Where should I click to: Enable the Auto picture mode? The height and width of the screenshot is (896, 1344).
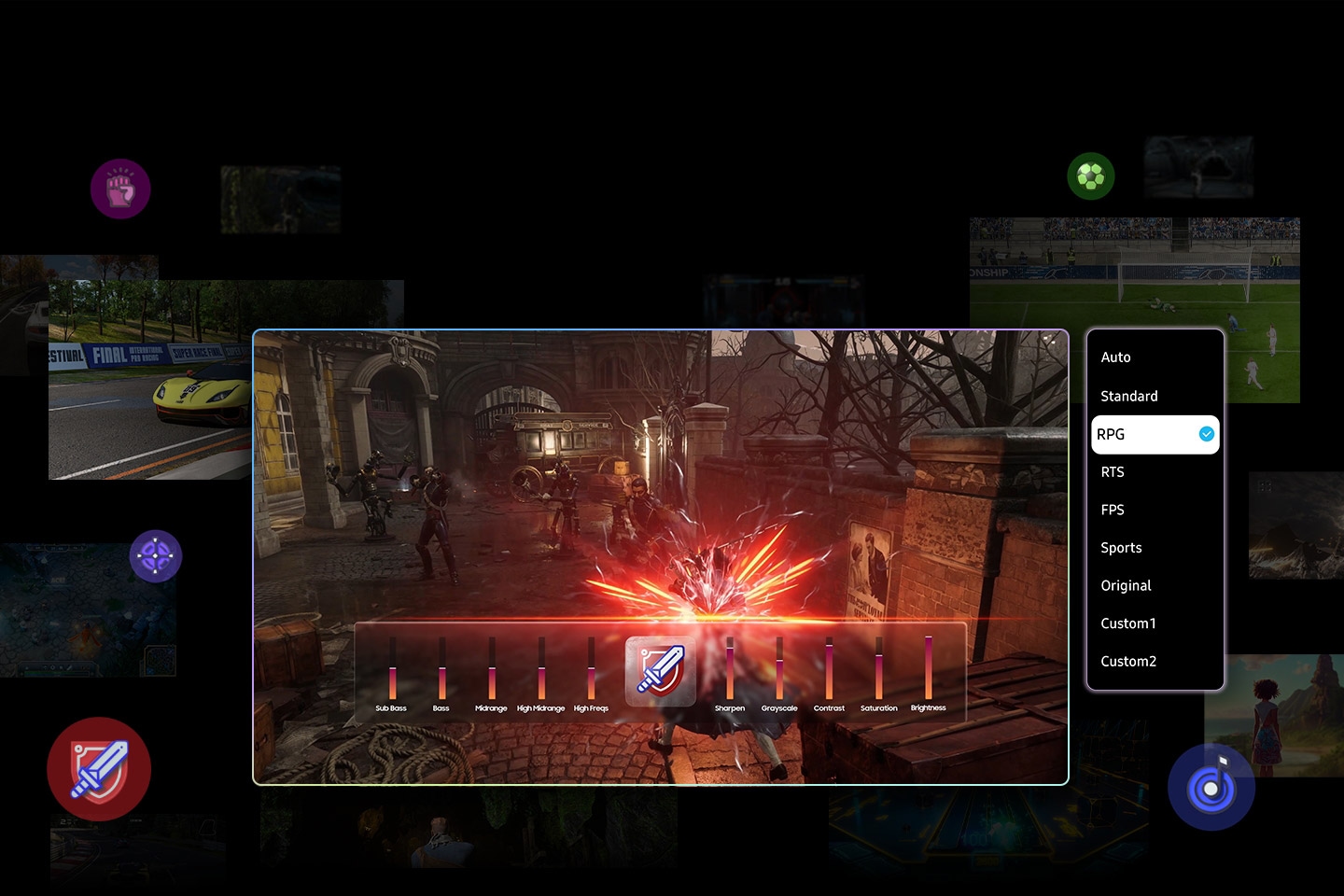point(1115,357)
